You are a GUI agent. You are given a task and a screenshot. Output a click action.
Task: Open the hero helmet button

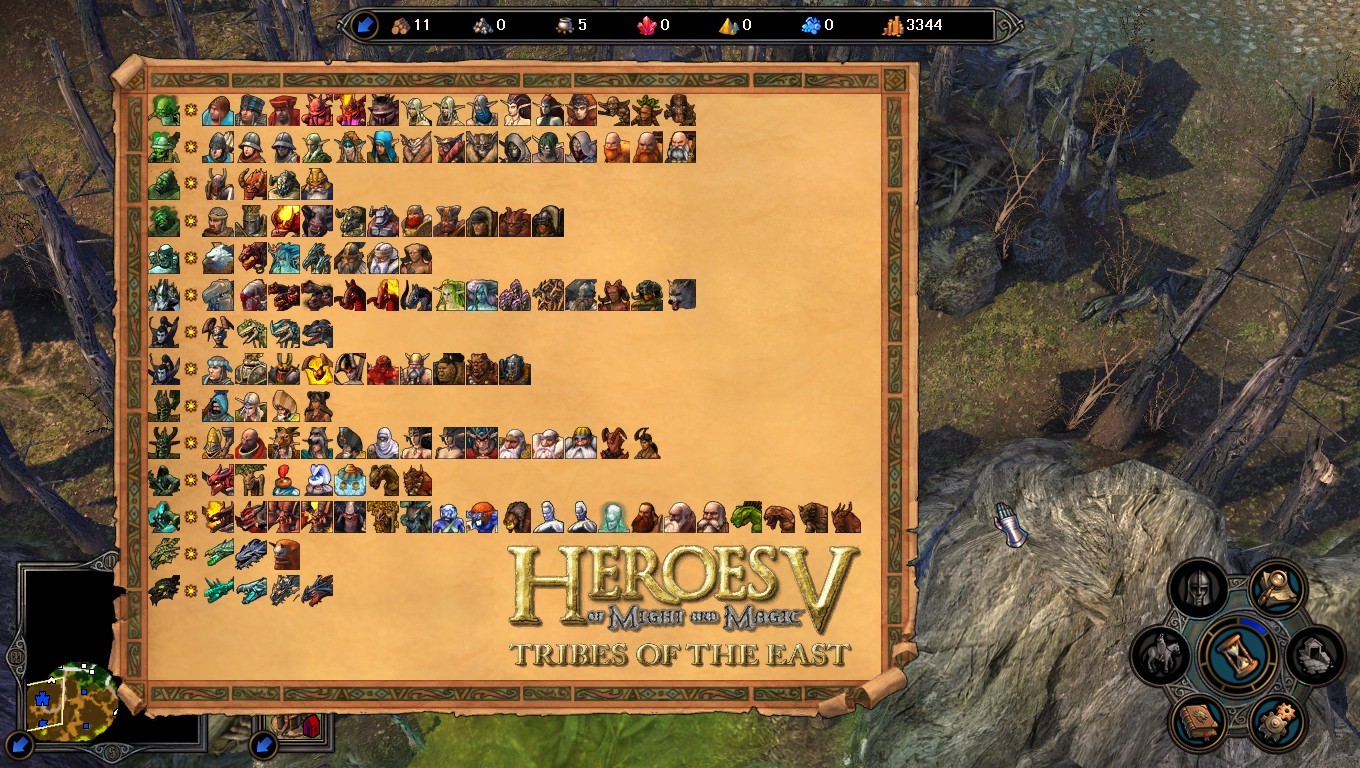(1197, 590)
